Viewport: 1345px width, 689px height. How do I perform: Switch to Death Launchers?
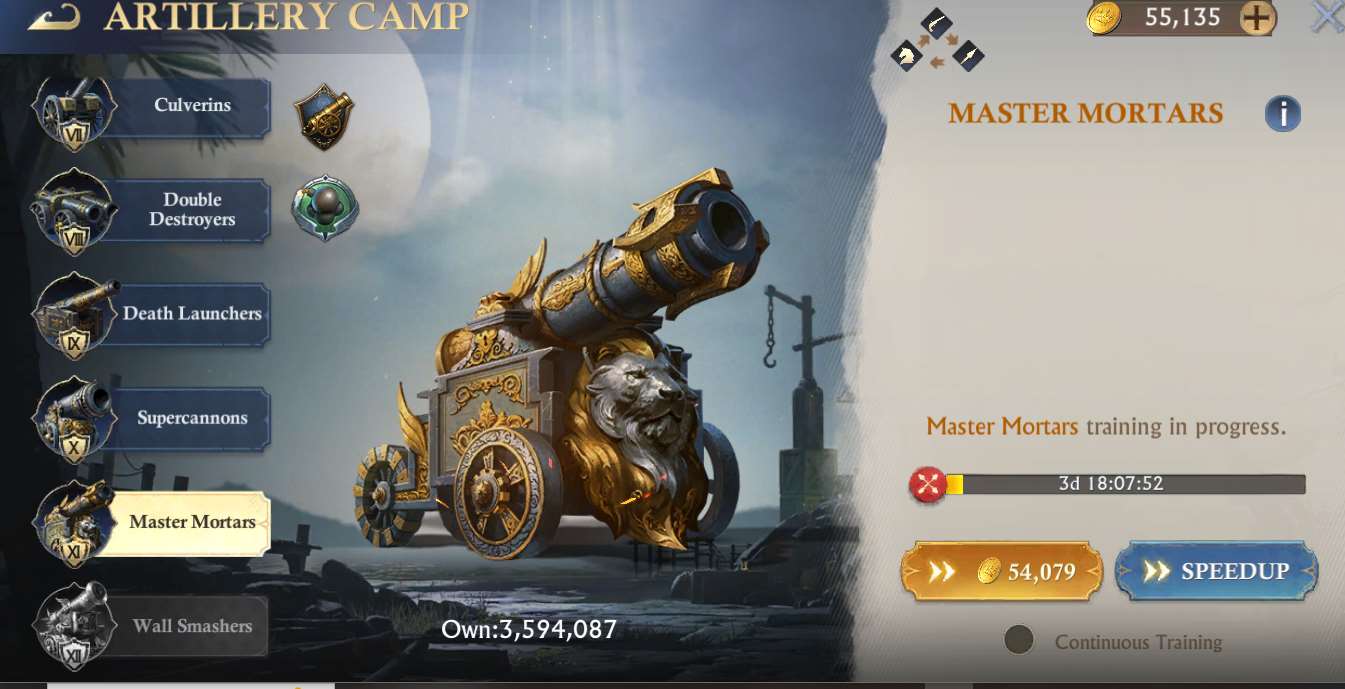(190, 314)
